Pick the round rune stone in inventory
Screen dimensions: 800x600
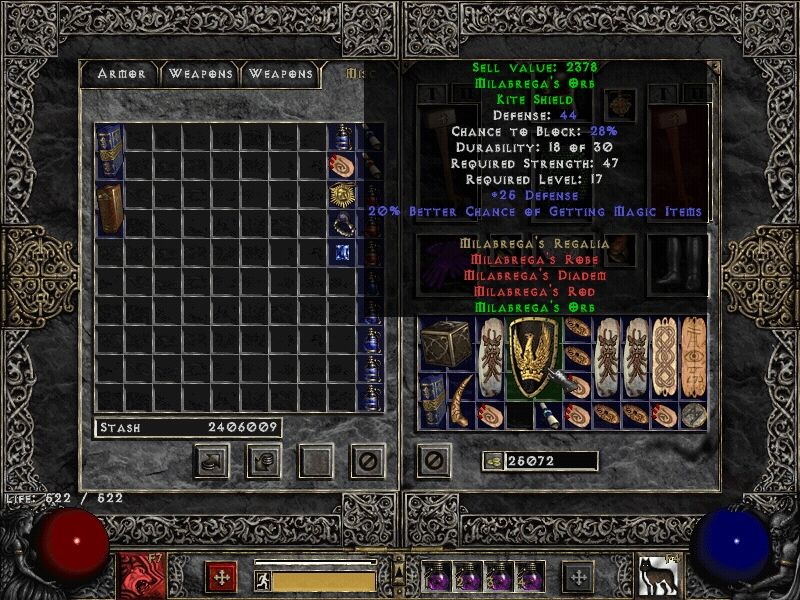(x=693, y=415)
